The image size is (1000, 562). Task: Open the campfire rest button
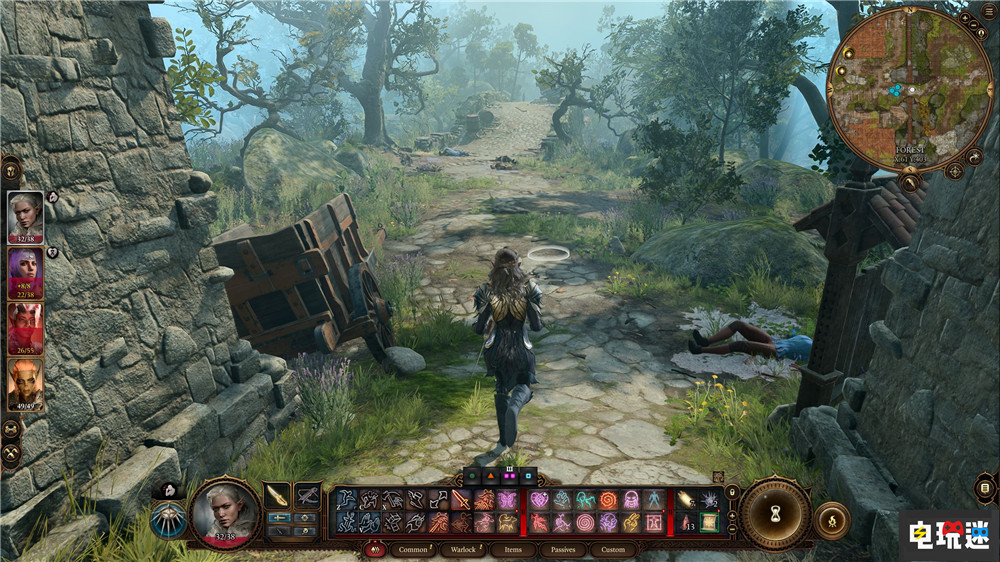coord(832,520)
